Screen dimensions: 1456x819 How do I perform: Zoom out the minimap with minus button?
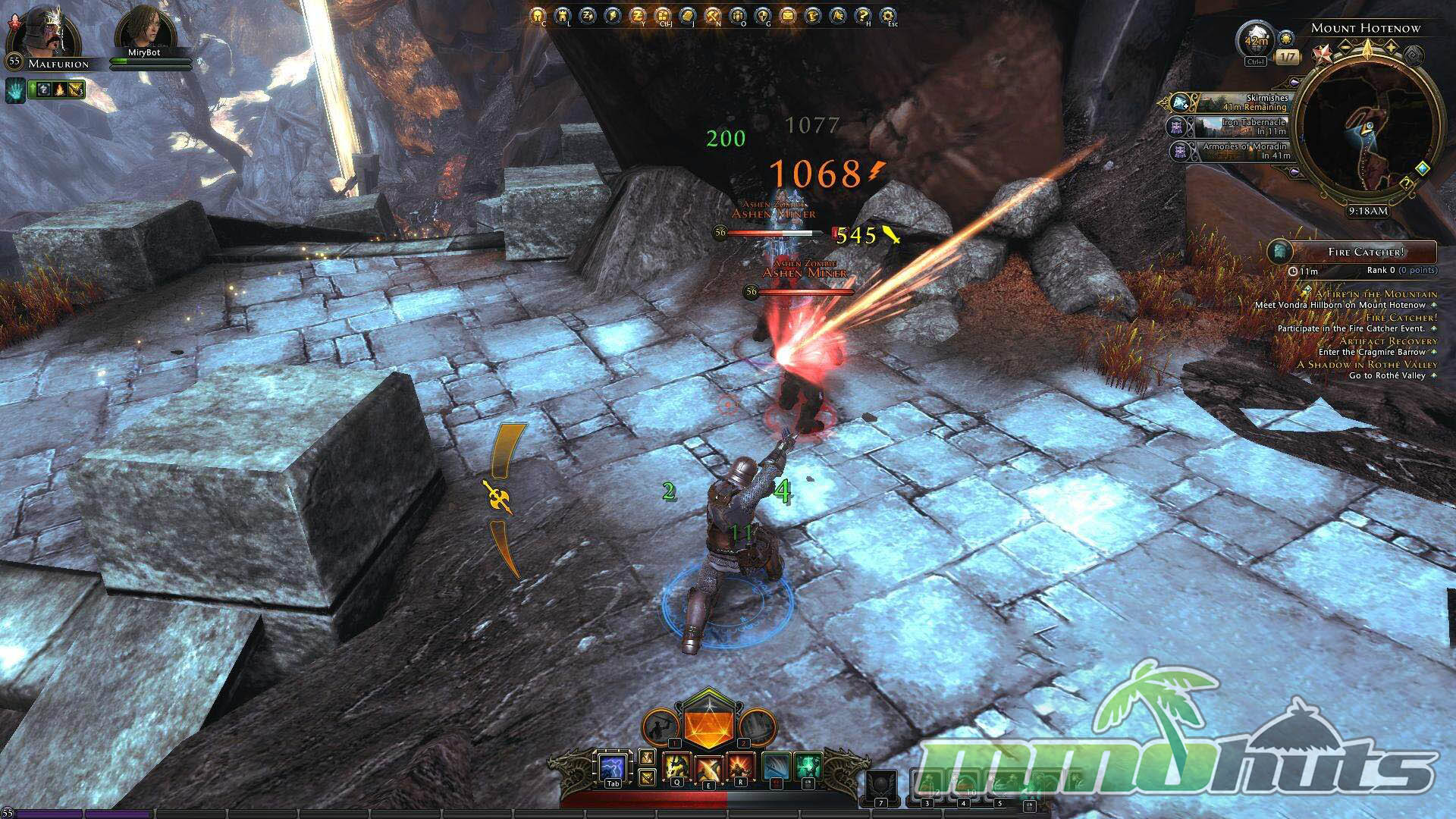coord(1345,48)
